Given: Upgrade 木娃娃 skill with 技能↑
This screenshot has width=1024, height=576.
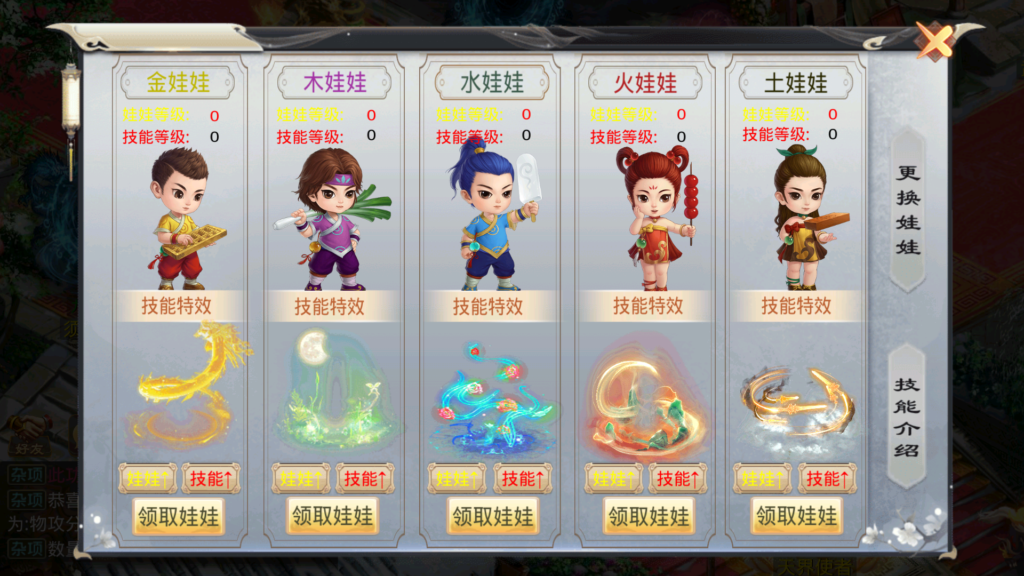Looking at the screenshot, I should [x=364, y=479].
